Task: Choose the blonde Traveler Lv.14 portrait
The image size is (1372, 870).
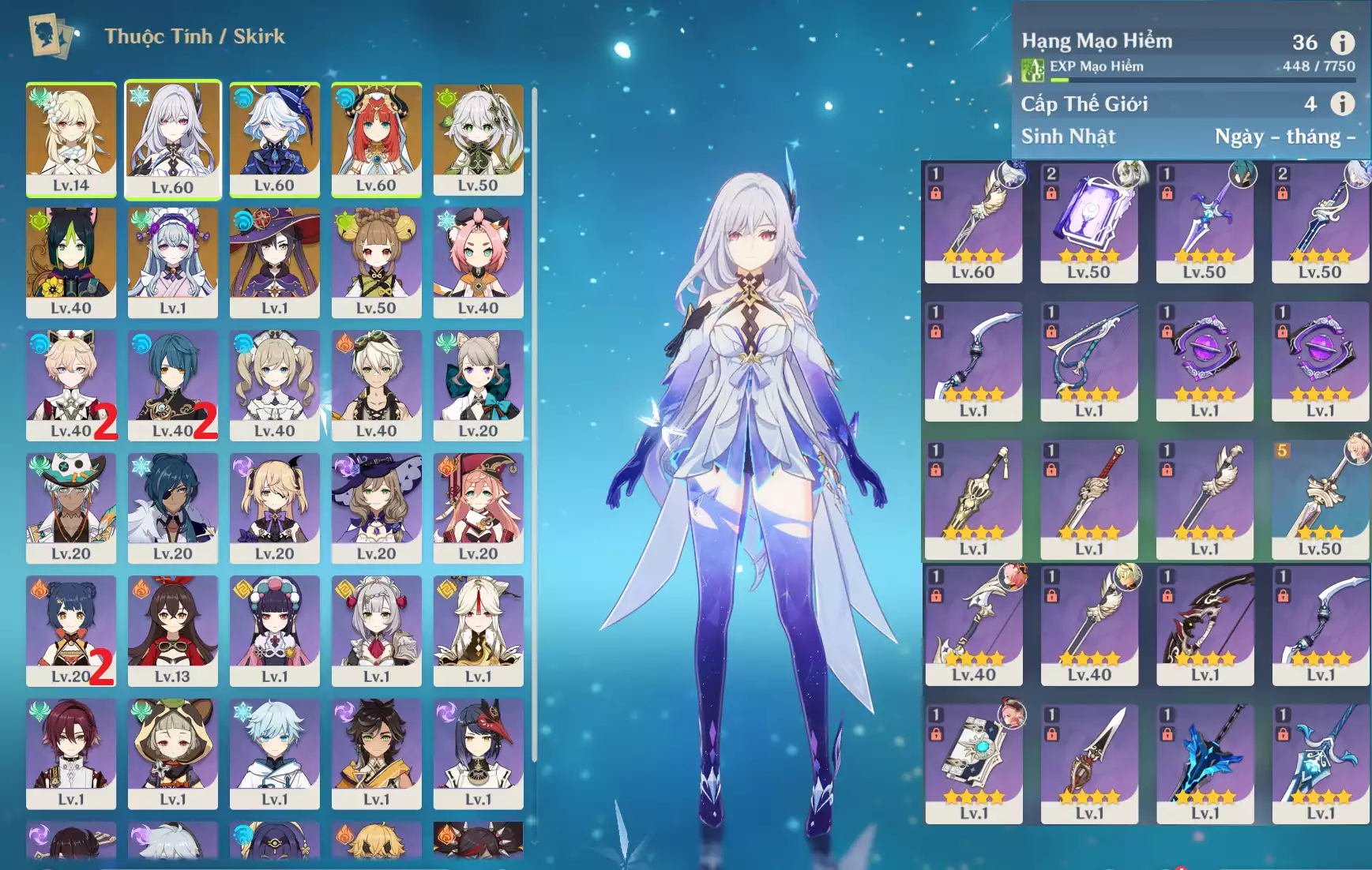Action: click(71, 139)
